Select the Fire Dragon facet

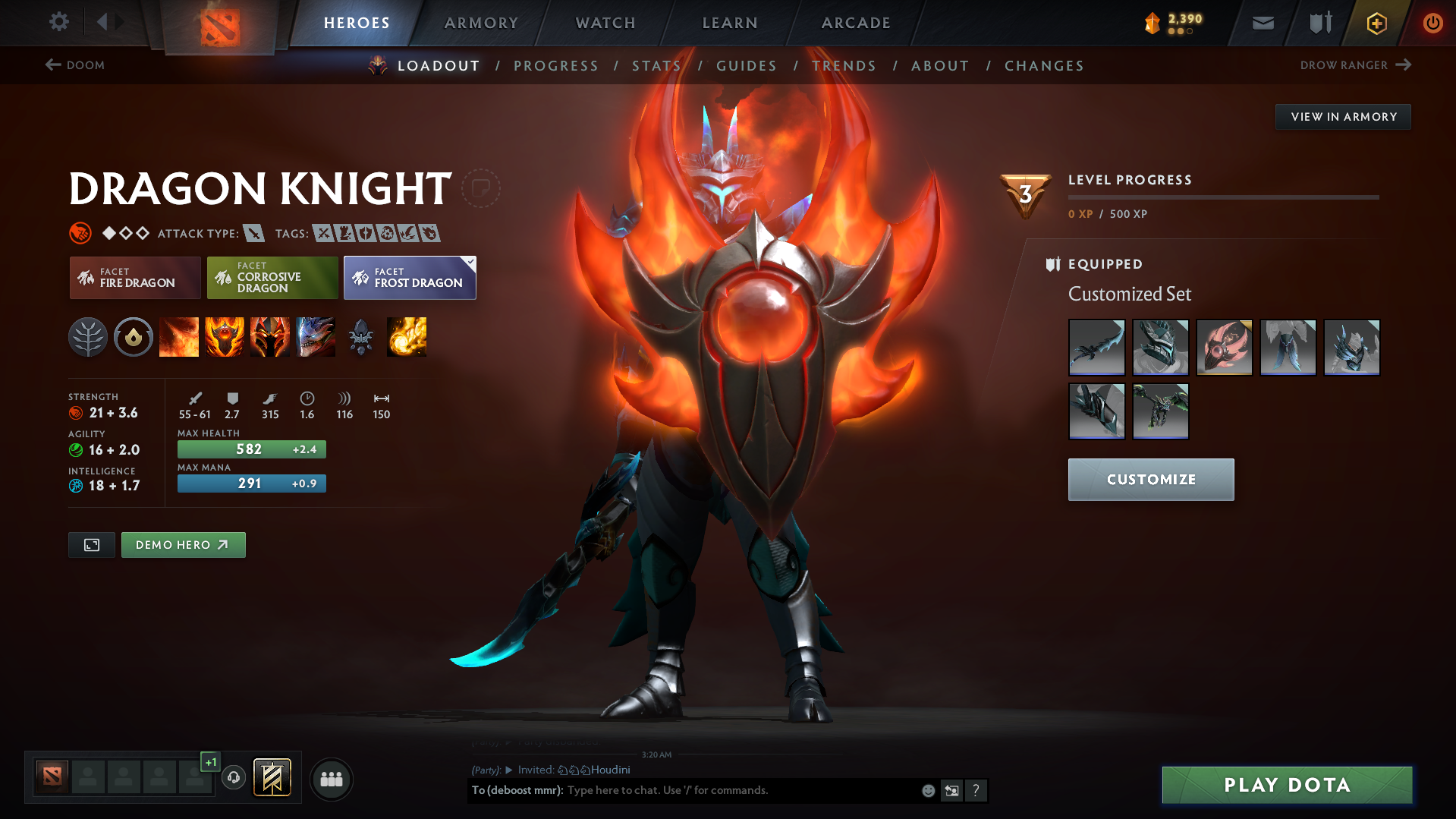[x=134, y=278]
